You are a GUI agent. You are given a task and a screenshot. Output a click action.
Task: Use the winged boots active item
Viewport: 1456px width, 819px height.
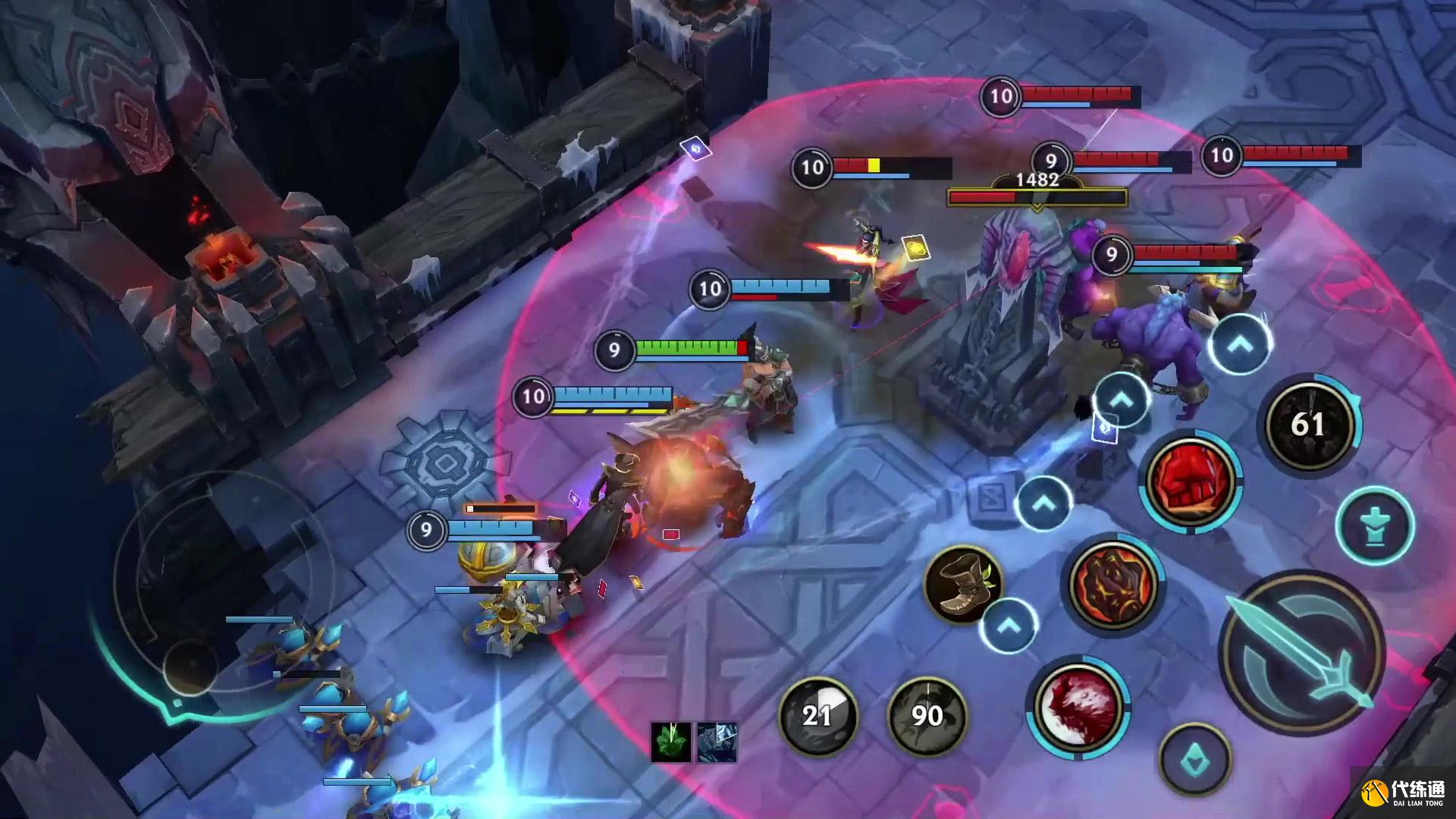pyautogui.click(x=962, y=585)
